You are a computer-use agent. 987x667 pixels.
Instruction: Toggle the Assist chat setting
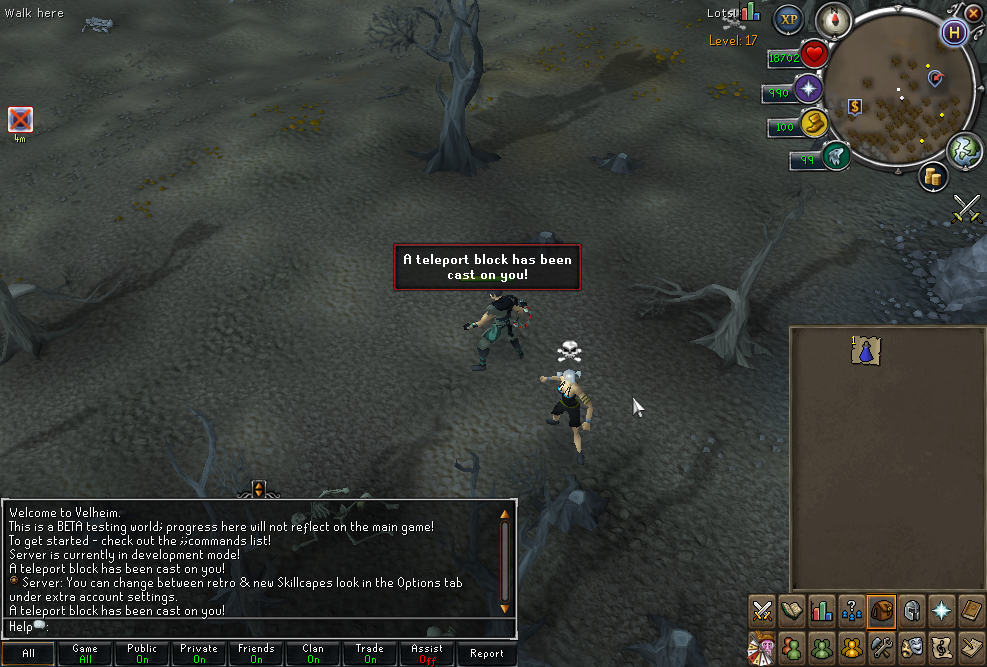pyautogui.click(x=427, y=654)
